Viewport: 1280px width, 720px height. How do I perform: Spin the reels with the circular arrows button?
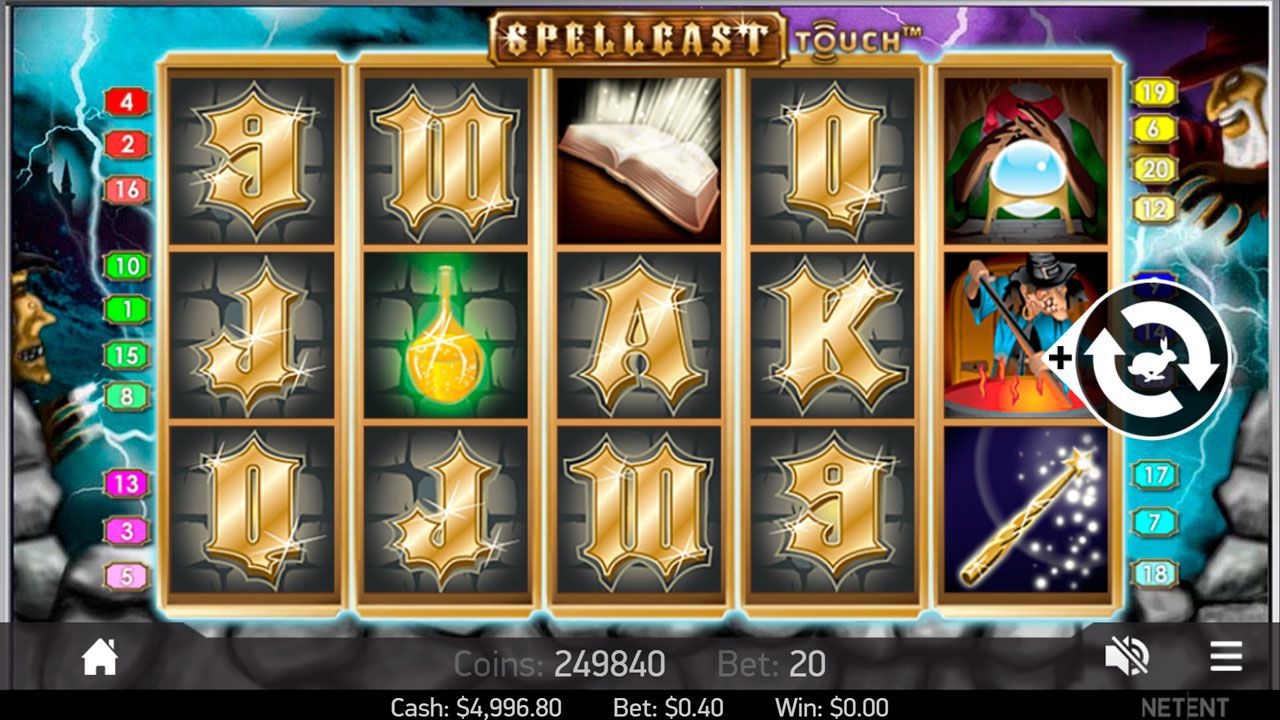coord(1154,359)
